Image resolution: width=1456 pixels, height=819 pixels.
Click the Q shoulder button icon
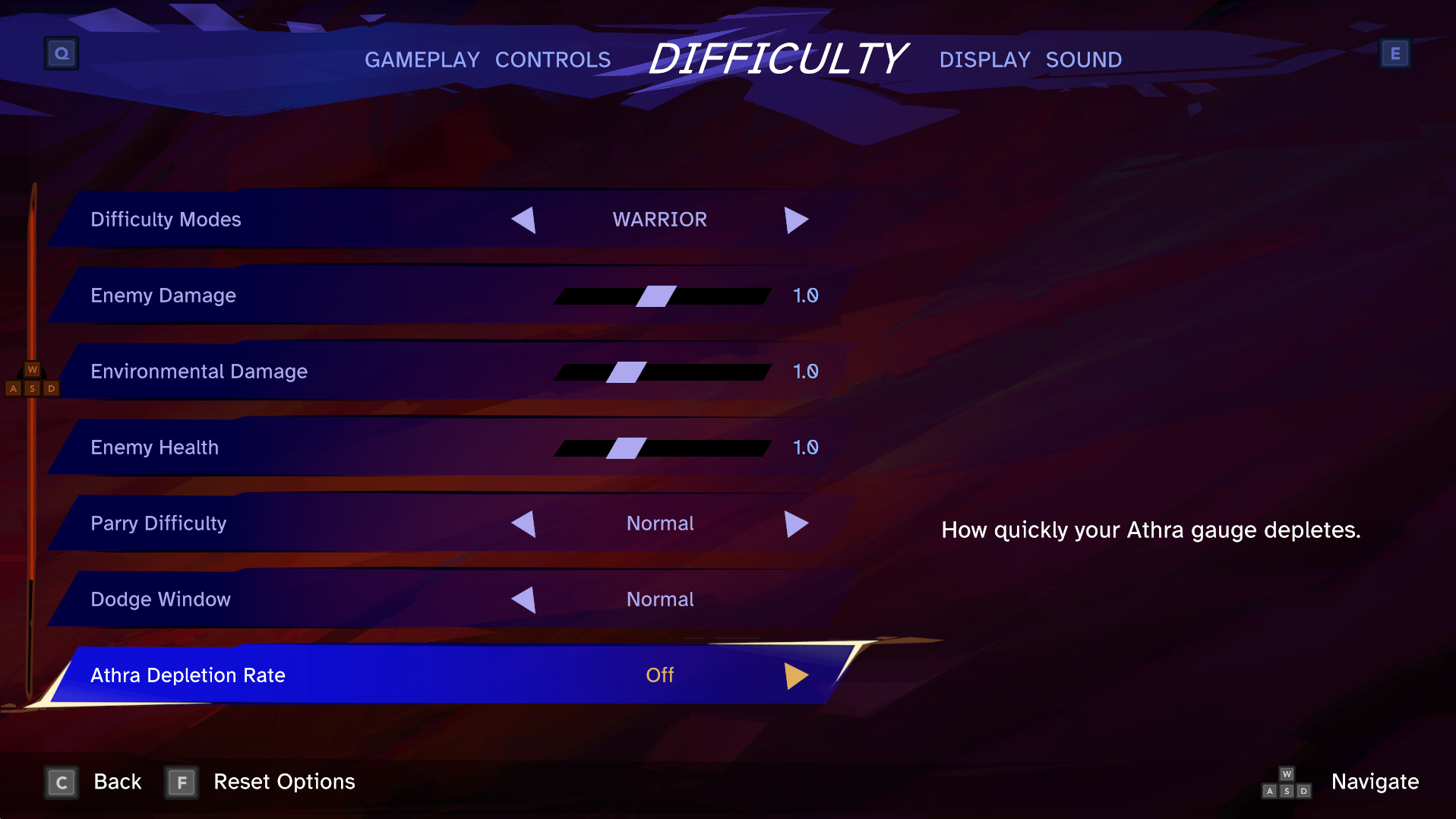(x=61, y=53)
